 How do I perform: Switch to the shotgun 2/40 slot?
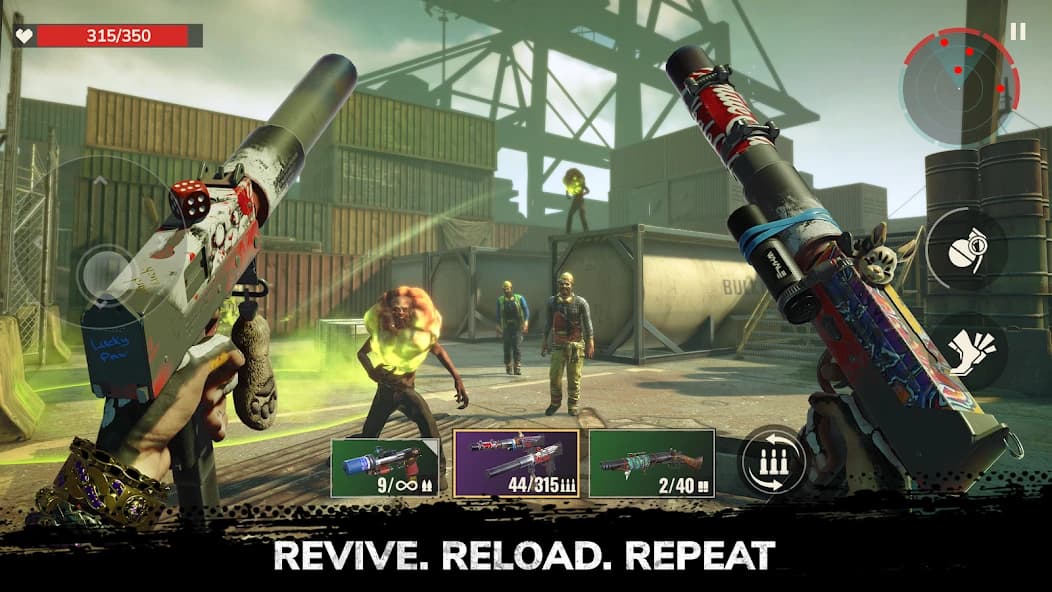pos(651,463)
